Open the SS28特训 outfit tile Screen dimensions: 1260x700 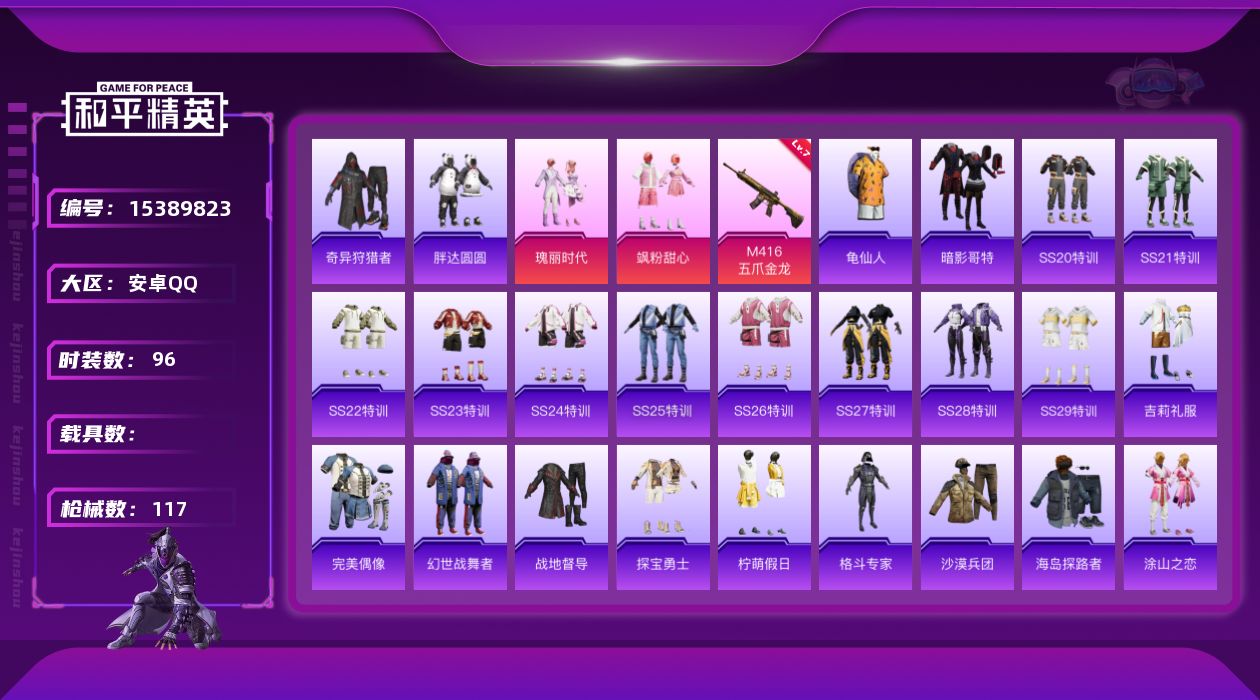pos(967,364)
